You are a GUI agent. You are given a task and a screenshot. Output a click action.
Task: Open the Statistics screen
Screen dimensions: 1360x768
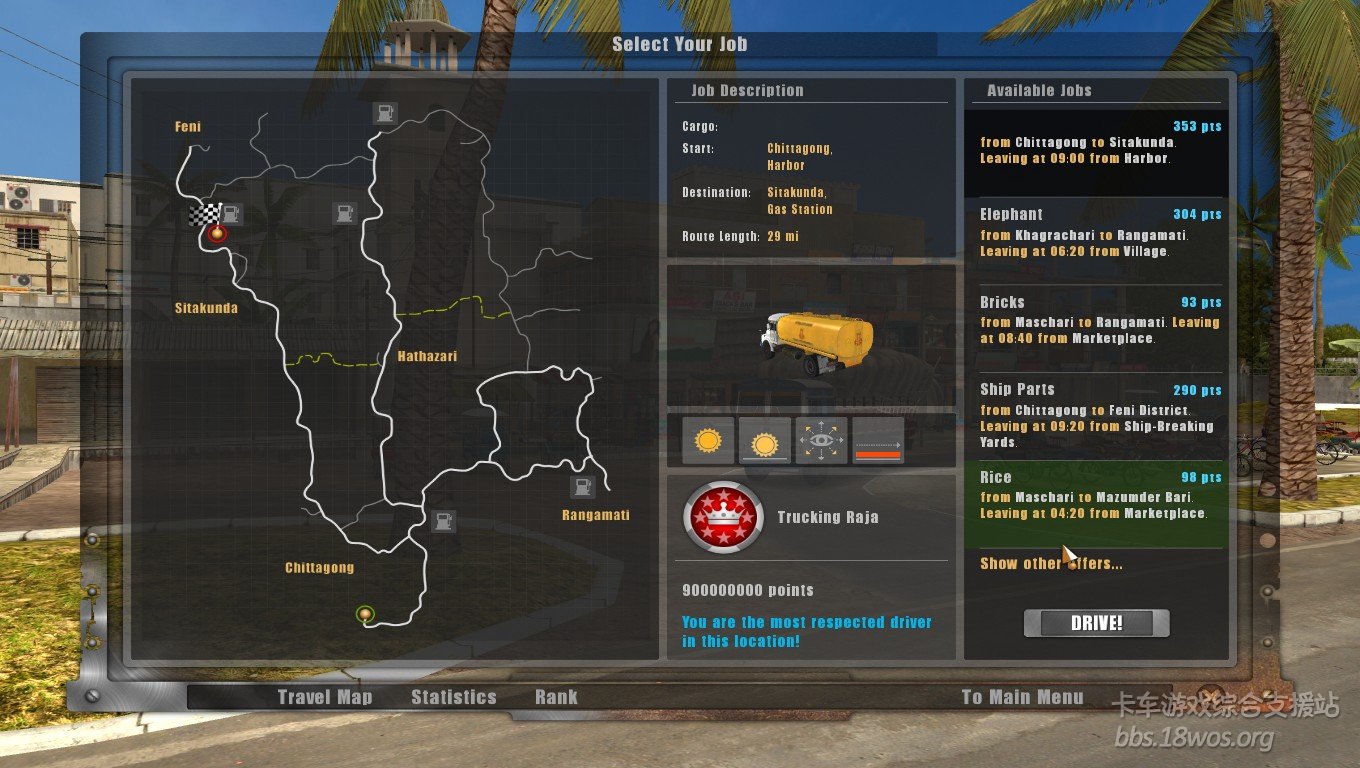[453, 698]
